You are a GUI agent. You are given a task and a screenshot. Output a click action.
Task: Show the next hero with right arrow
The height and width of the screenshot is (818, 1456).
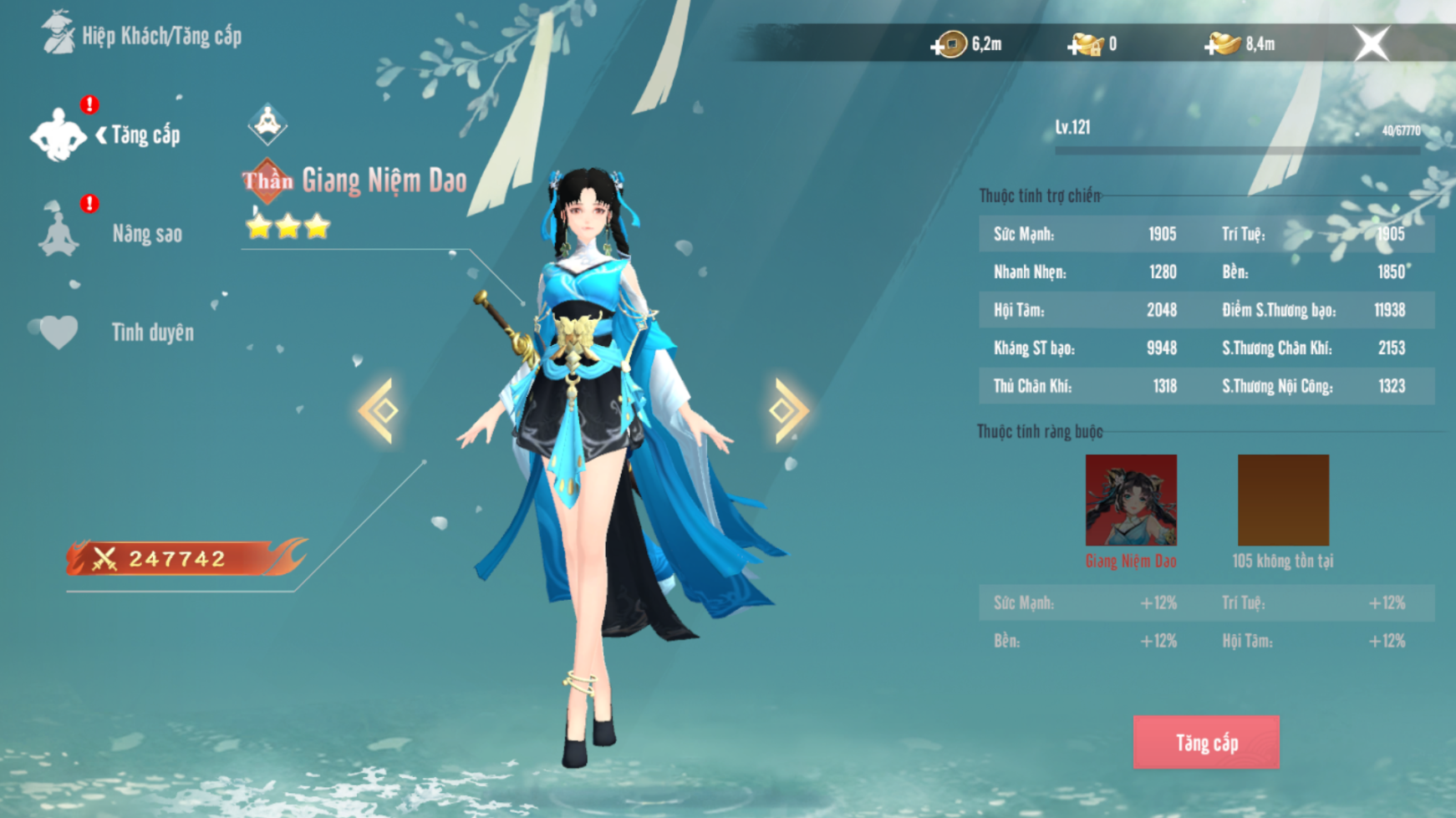(787, 410)
